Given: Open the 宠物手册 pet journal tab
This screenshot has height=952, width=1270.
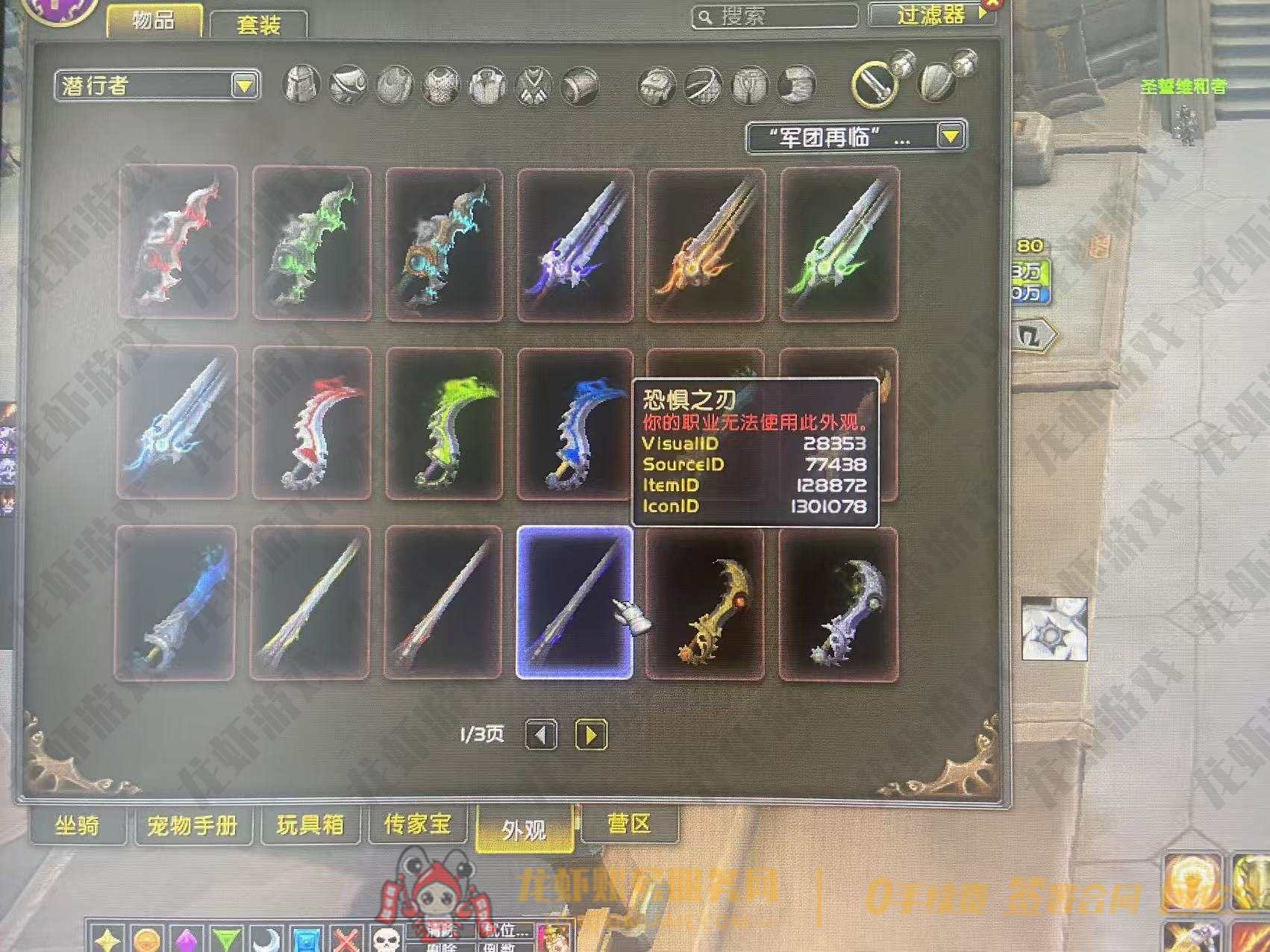Looking at the screenshot, I should pos(193,825).
